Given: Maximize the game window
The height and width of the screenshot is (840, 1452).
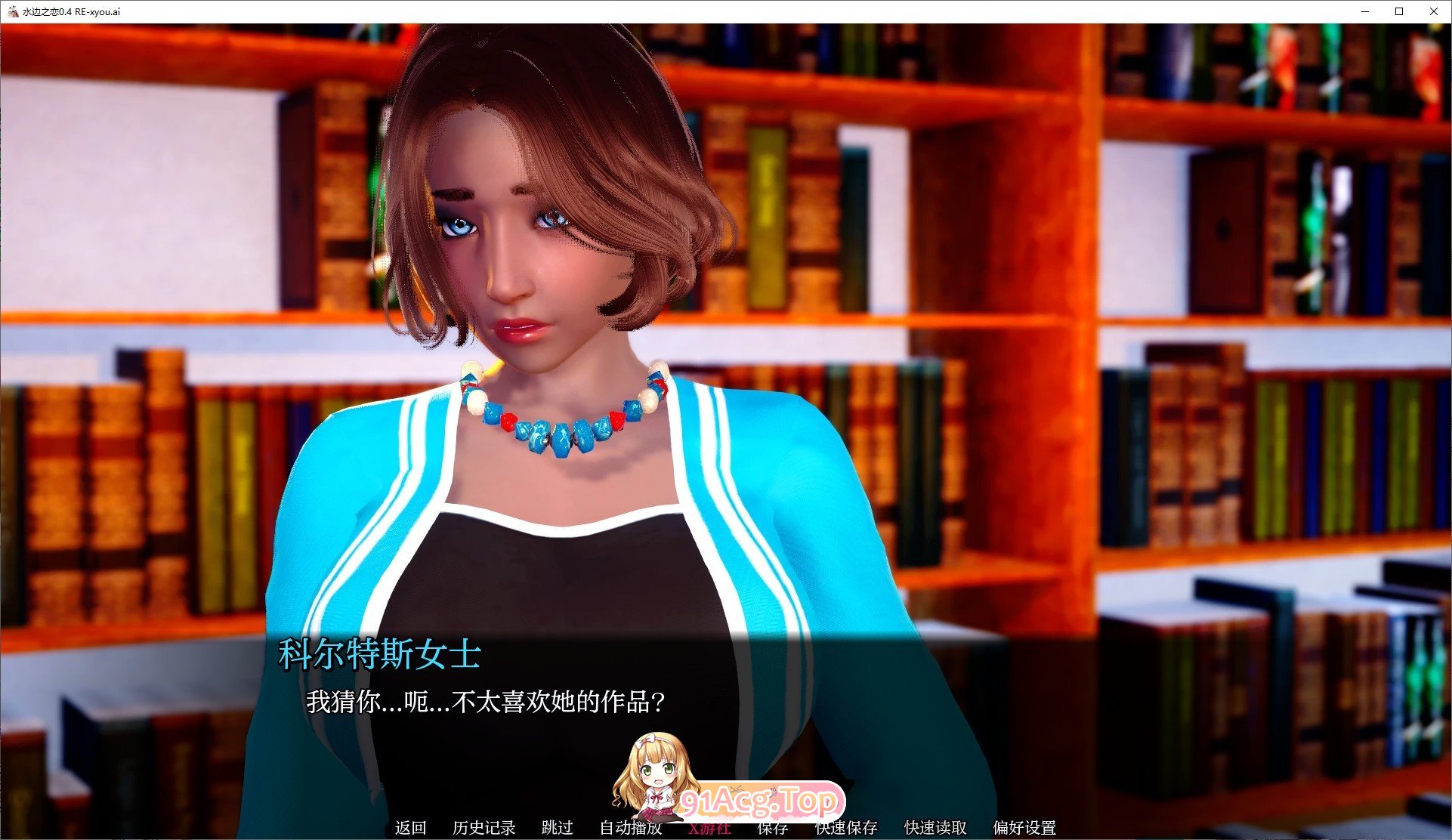Looking at the screenshot, I should [x=1399, y=11].
